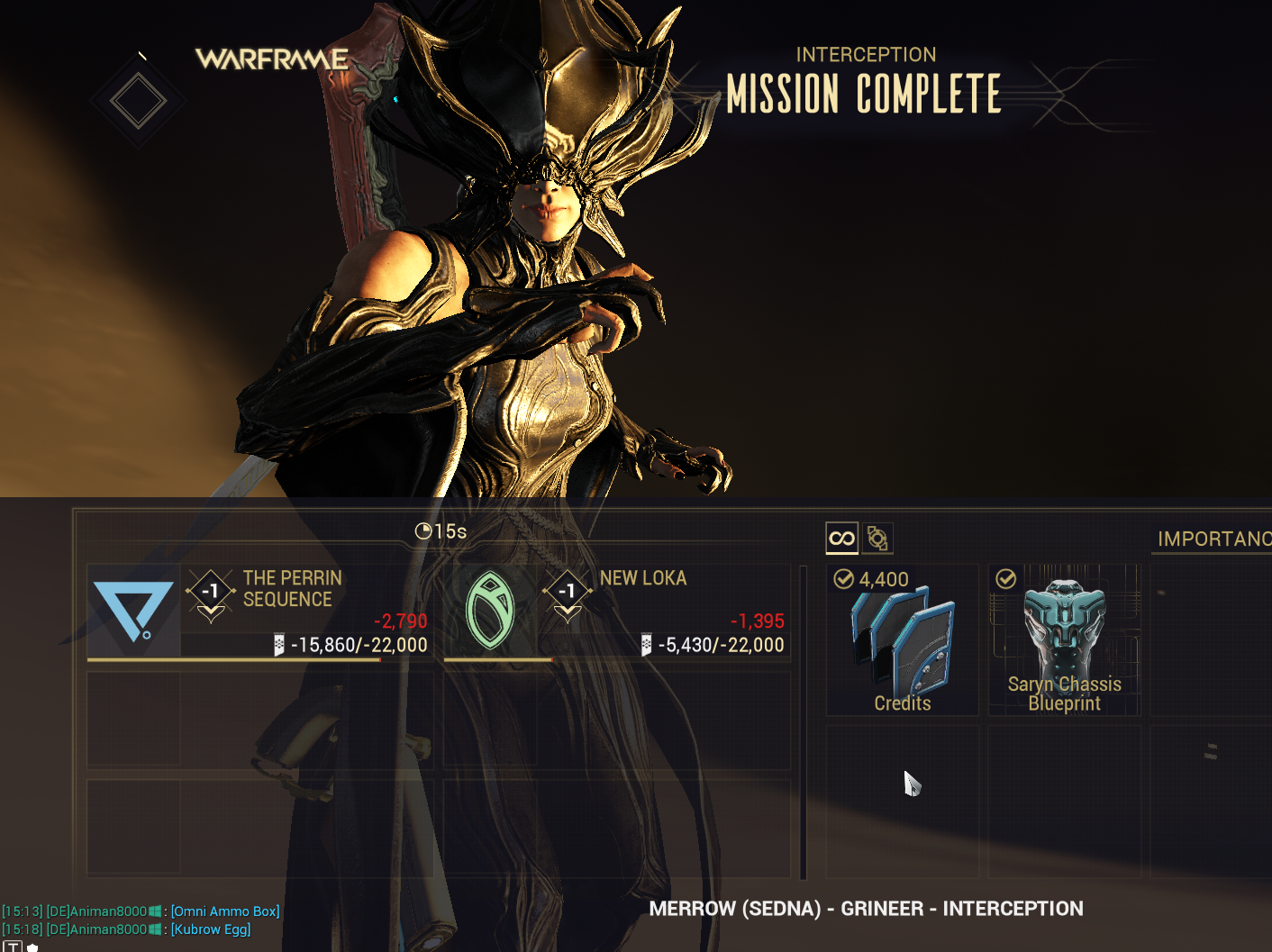The width and height of the screenshot is (1272, 952).
Task: Activate the chat input T button
Action: [13, 947]
